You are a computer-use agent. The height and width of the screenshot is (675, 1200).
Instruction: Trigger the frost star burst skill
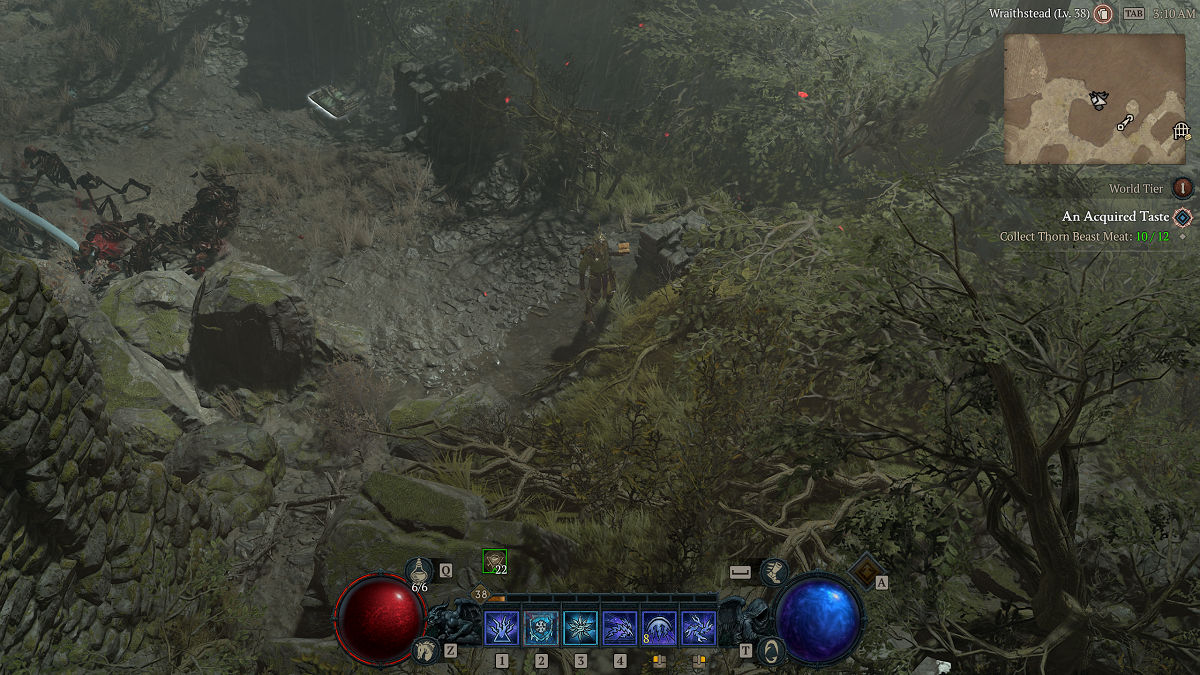[x=580, y=629]
